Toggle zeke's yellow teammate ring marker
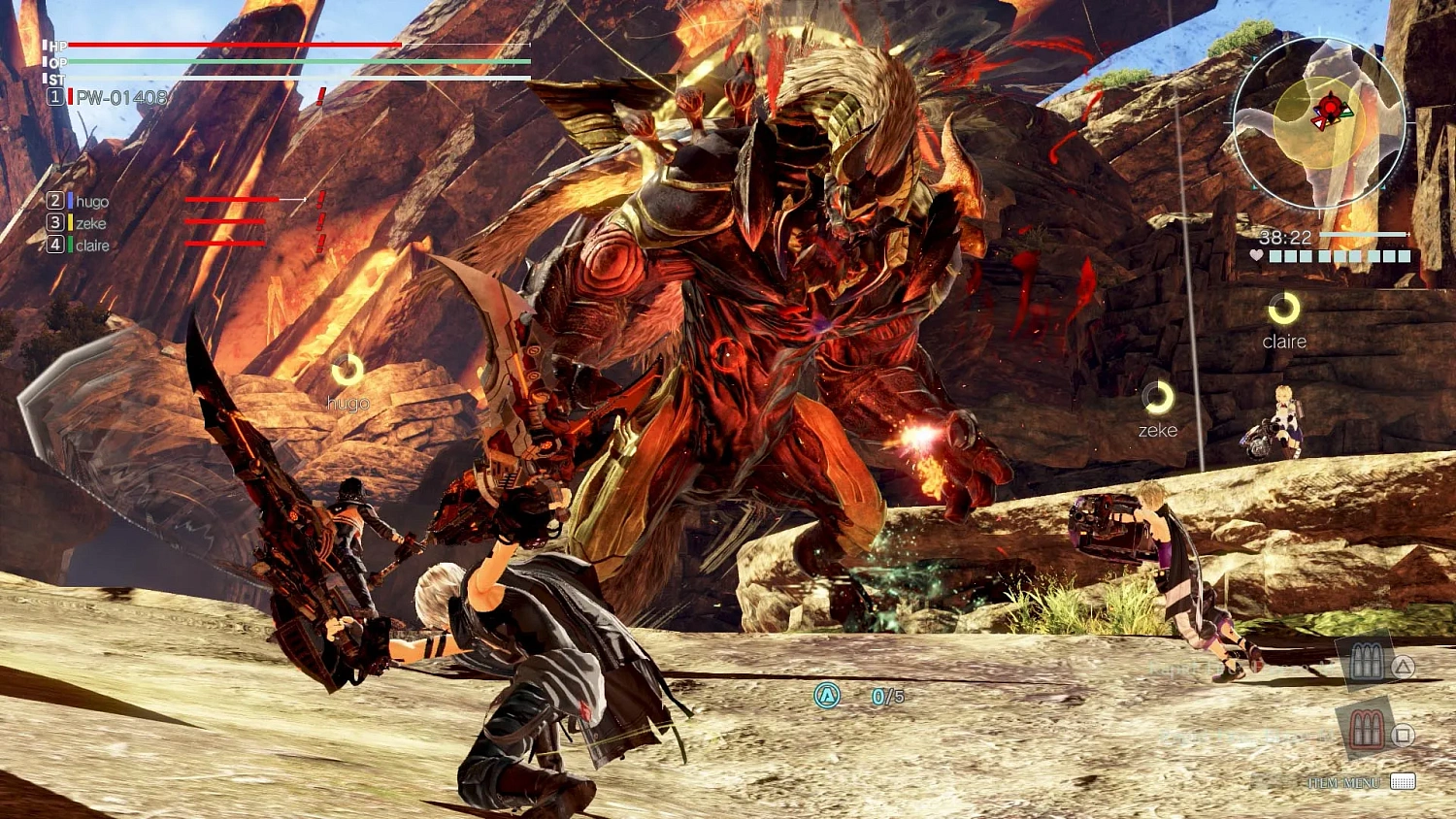Viewport: 1456px width, 819px height. (x=1157, y=396)
